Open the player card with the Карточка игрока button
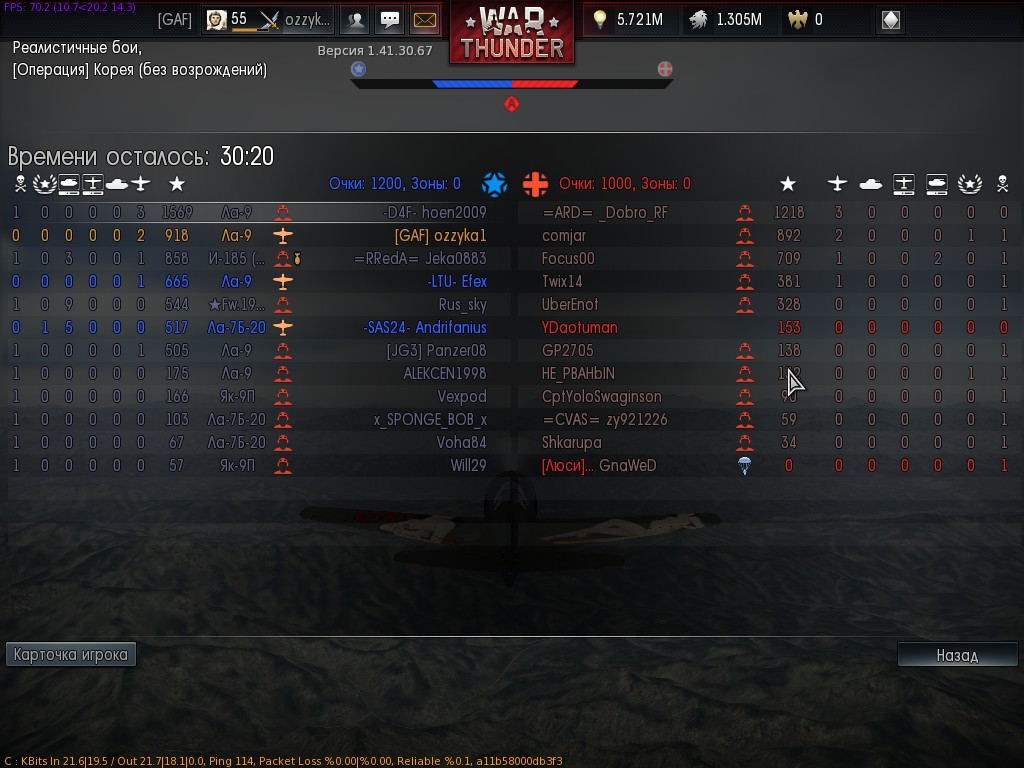 tap(71, 655)
